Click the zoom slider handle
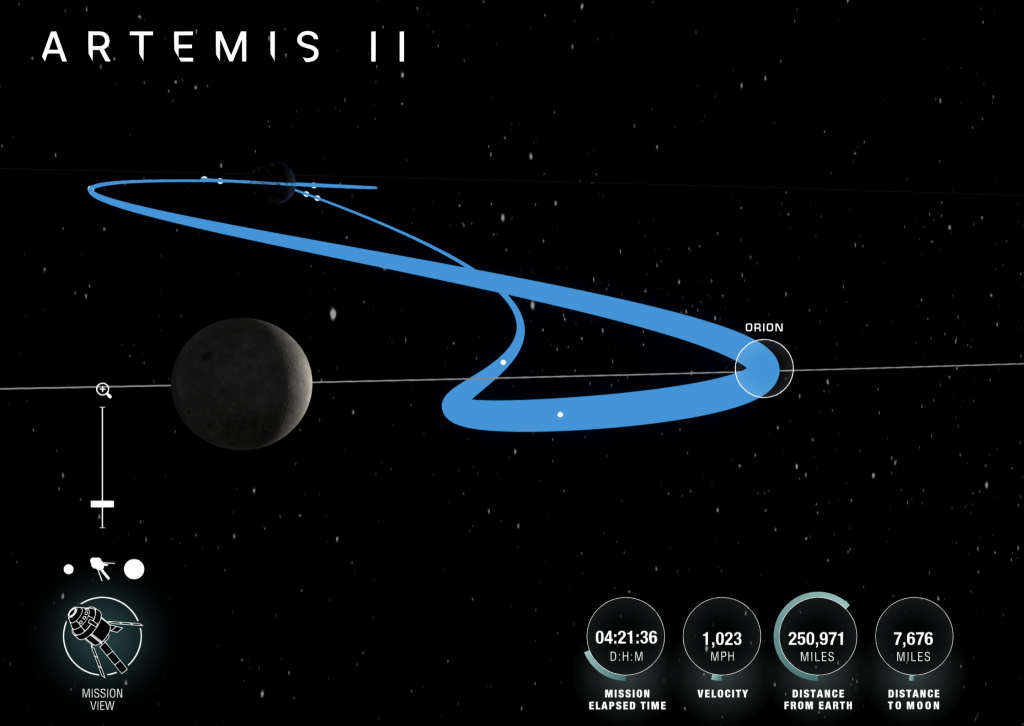This screenshot has width=1024, height=726. [x=102, y=505]
